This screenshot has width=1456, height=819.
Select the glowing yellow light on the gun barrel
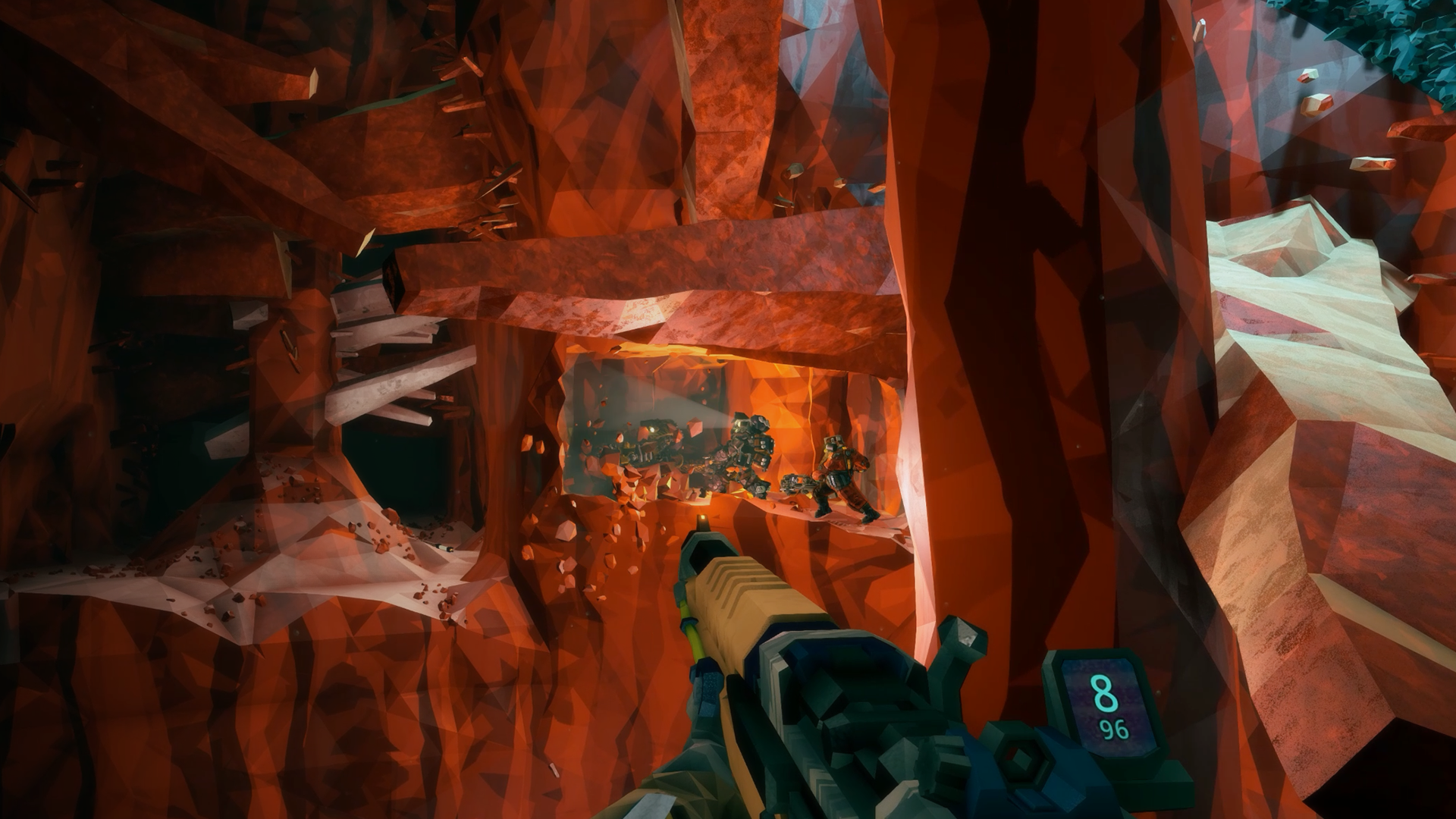point(701,516)
